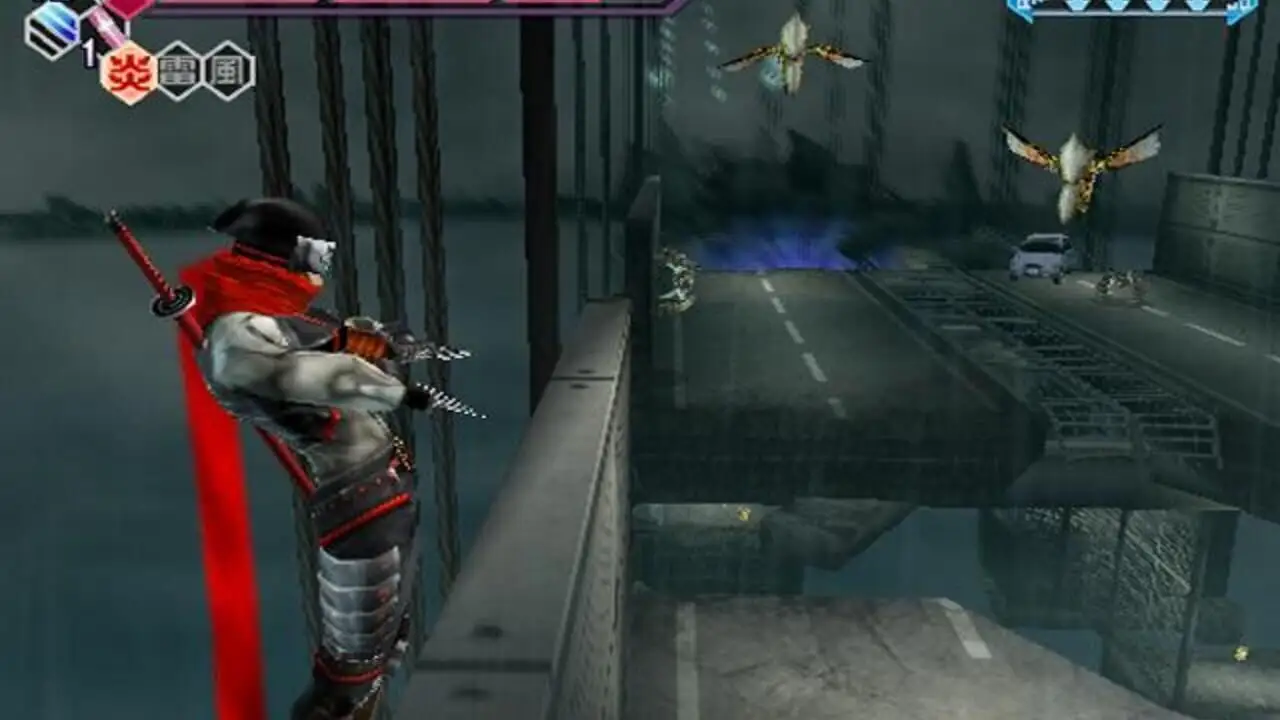Screen dimensions: 1280x720
Task: Select the fire ninjutsu hexagon icon
Action: click(130, 72)
